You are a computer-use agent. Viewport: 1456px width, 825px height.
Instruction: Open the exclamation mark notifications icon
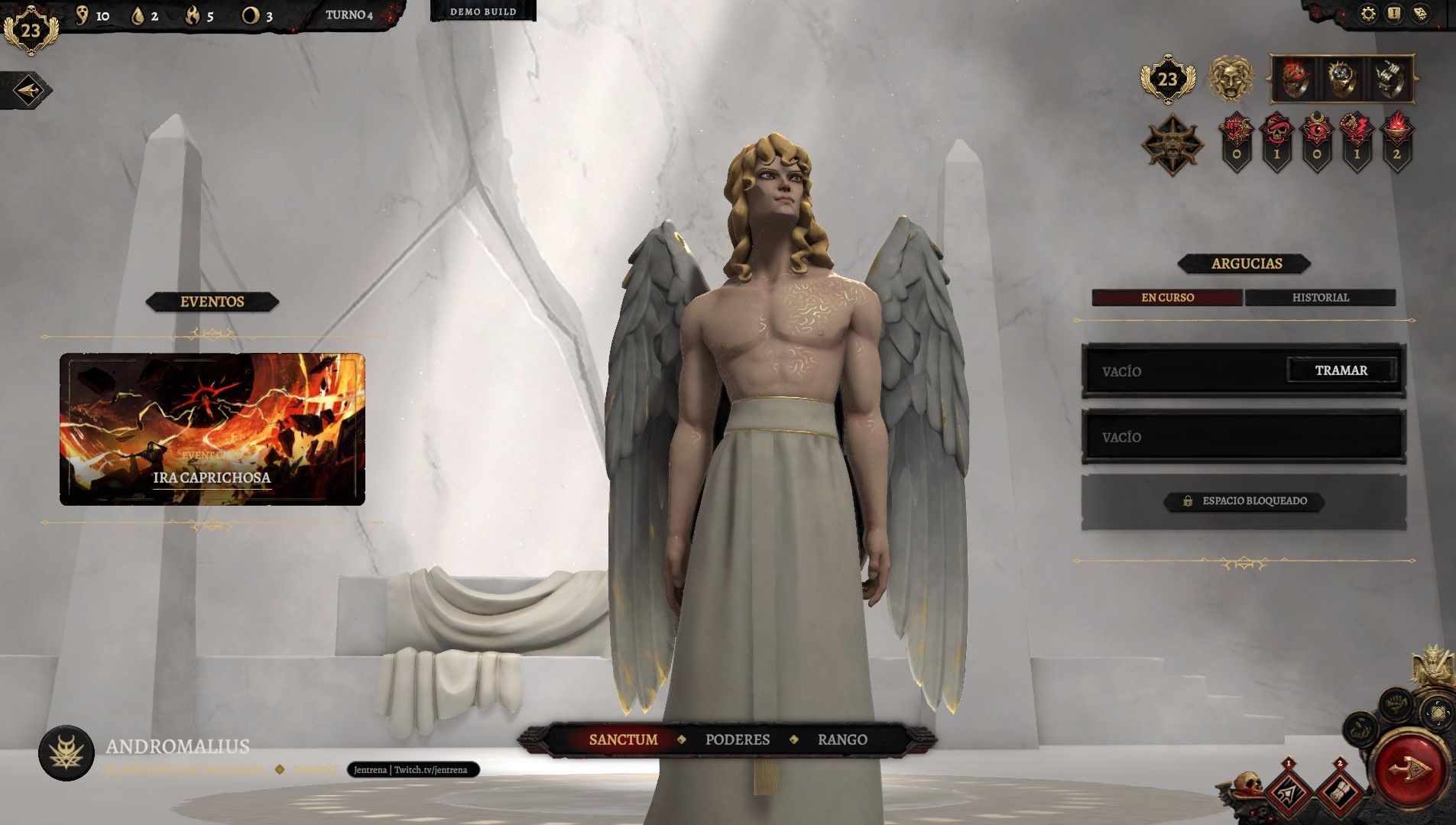click(x=1393, y=14)
